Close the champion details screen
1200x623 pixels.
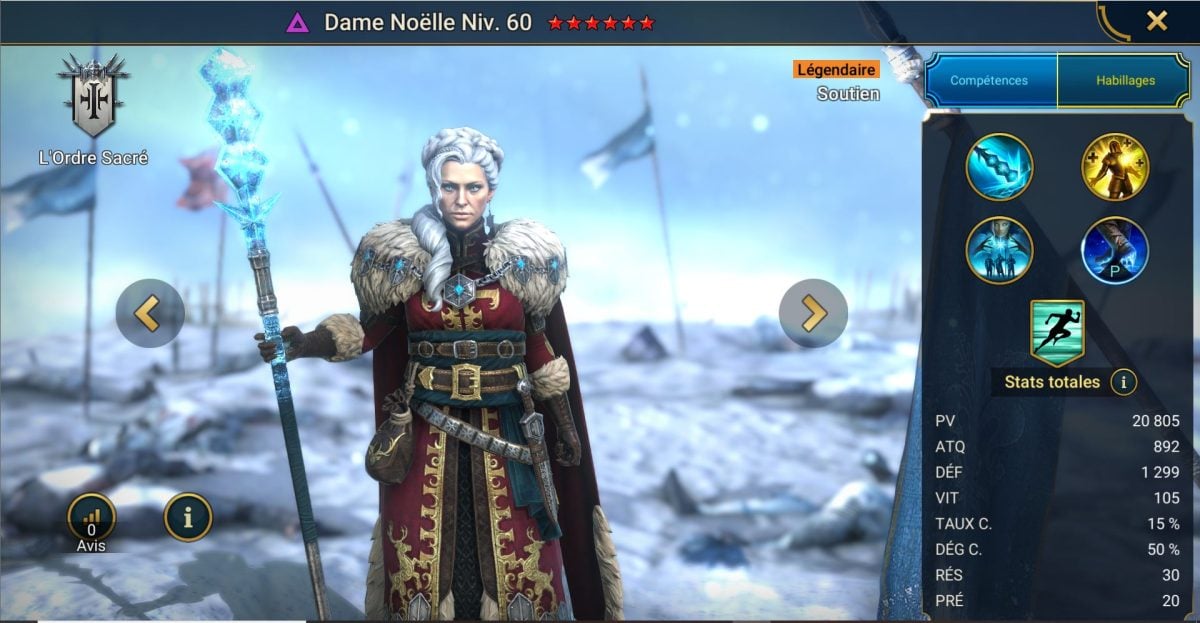[x=1156, y=21]
